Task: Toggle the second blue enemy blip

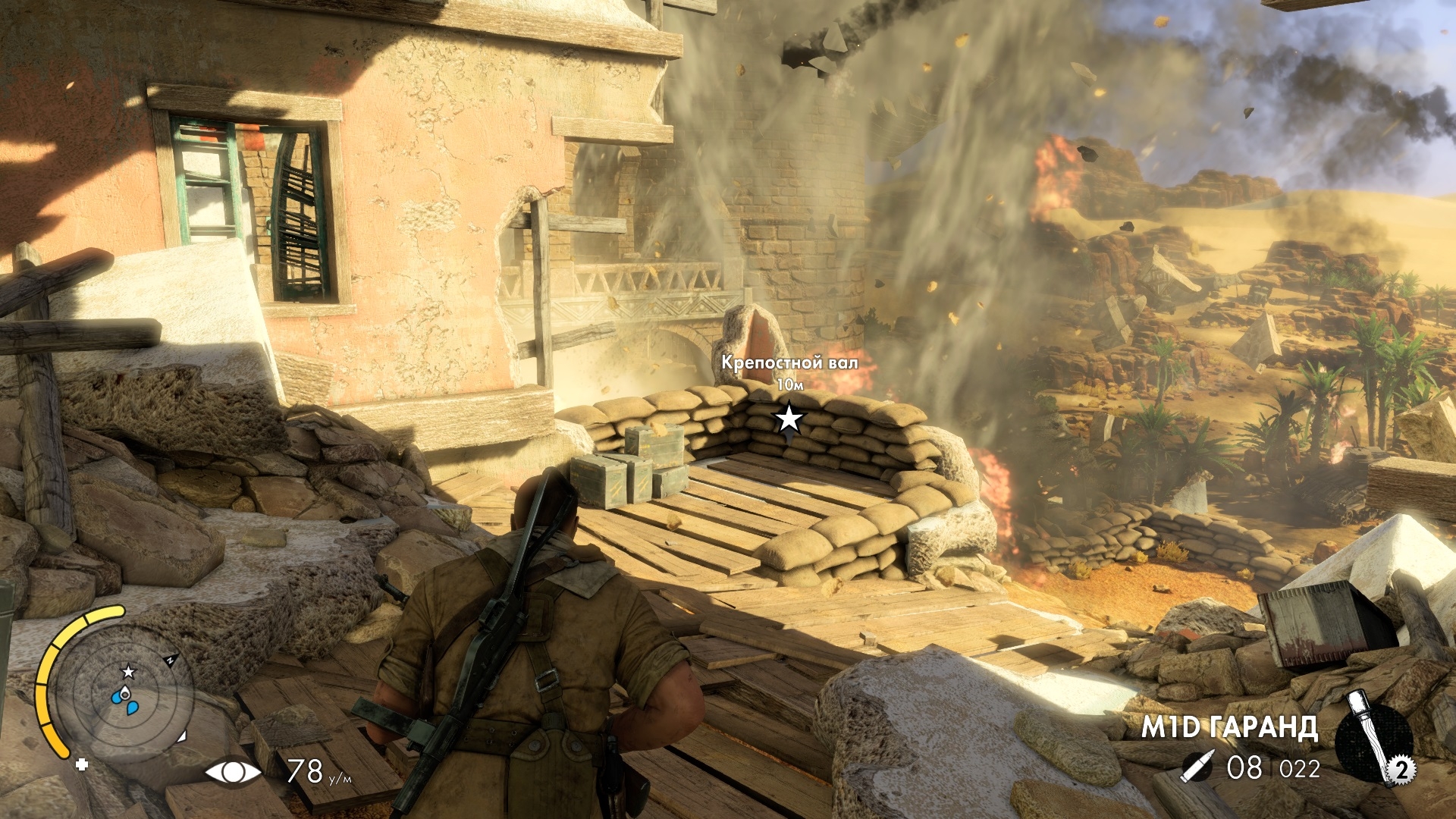Action: 131,708
